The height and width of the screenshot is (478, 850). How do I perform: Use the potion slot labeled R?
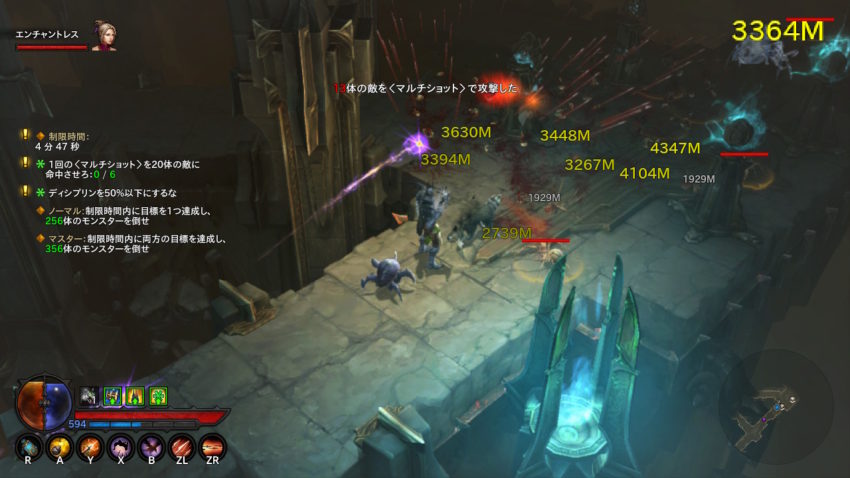(29, 445)
